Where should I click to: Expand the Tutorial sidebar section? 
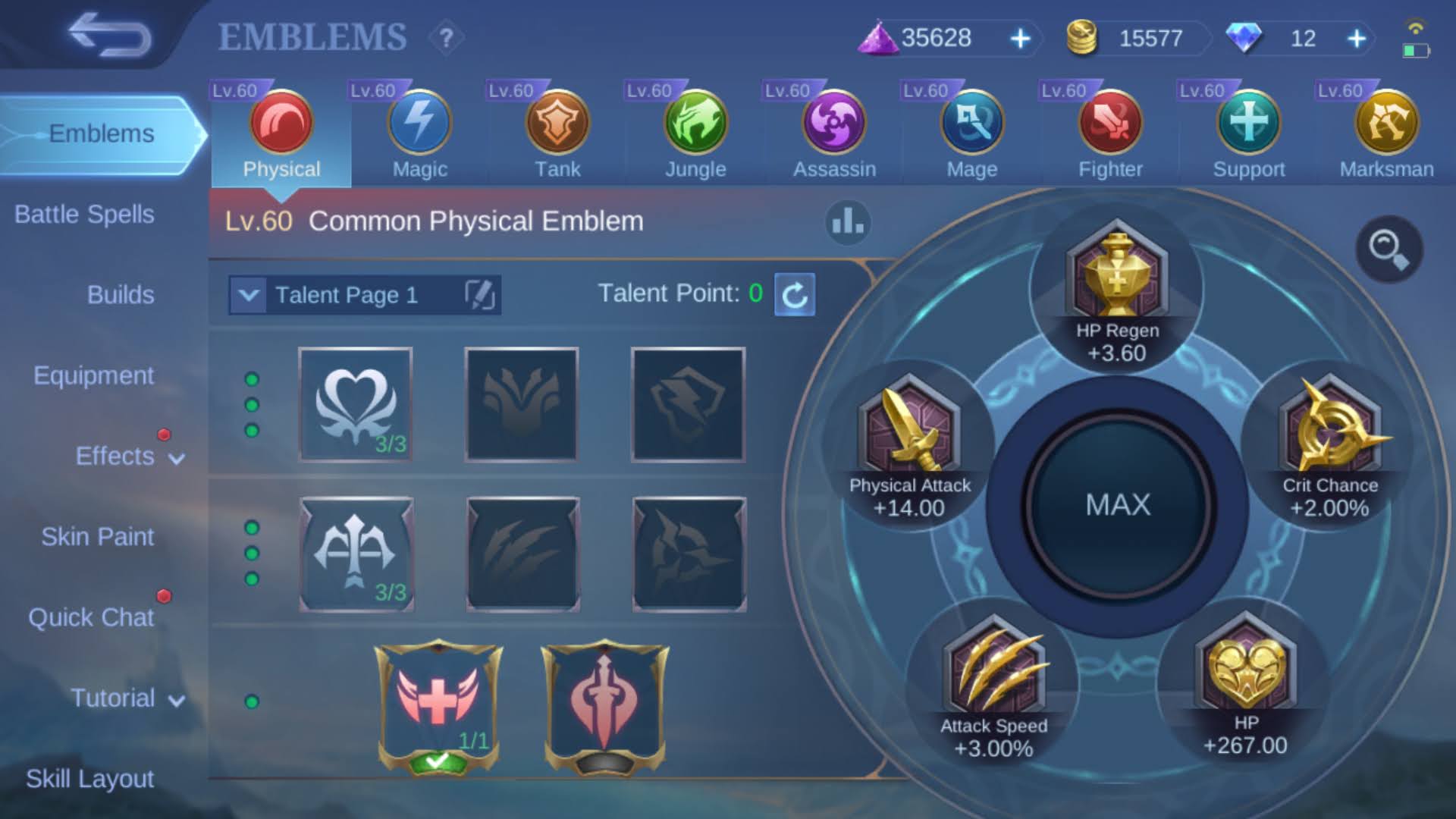pos(114,697)
